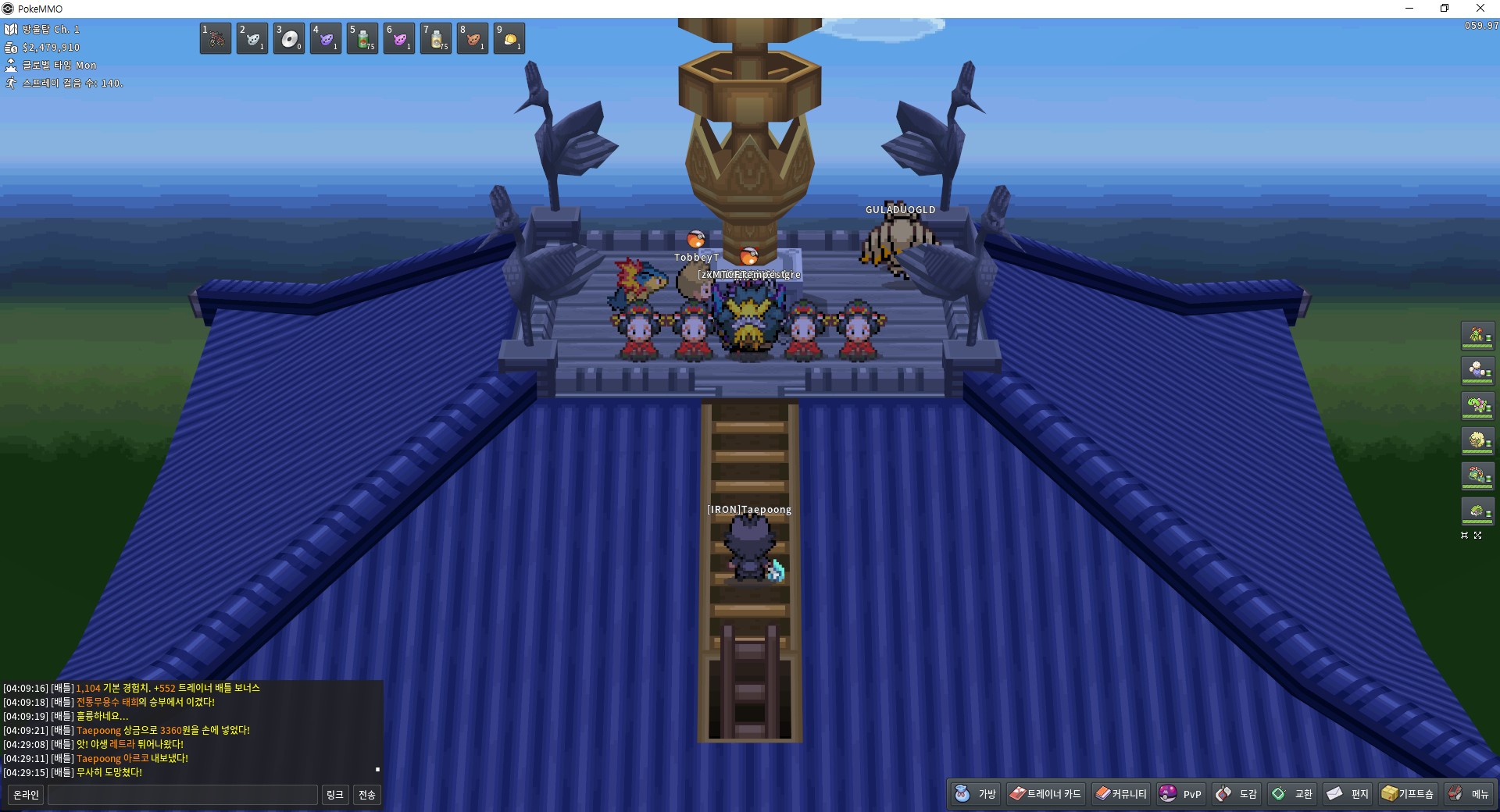The width and height of the screenshot is (1500, 812).
Task: Open the PvP menu
Action: coord(1180,794)
